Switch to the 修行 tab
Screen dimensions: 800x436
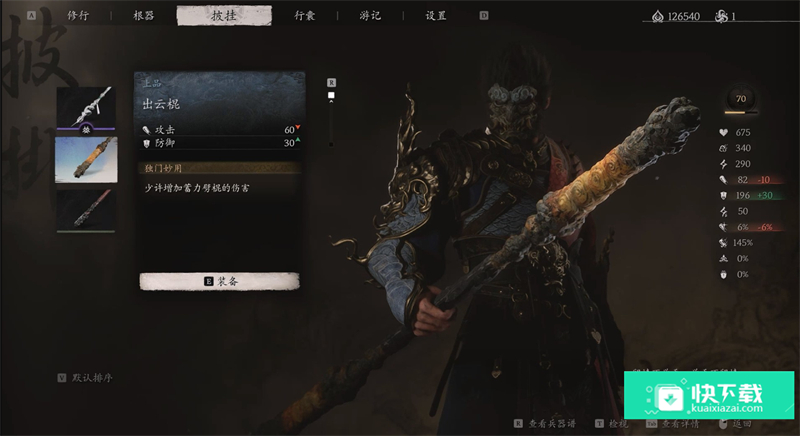(x=77, y=16)
